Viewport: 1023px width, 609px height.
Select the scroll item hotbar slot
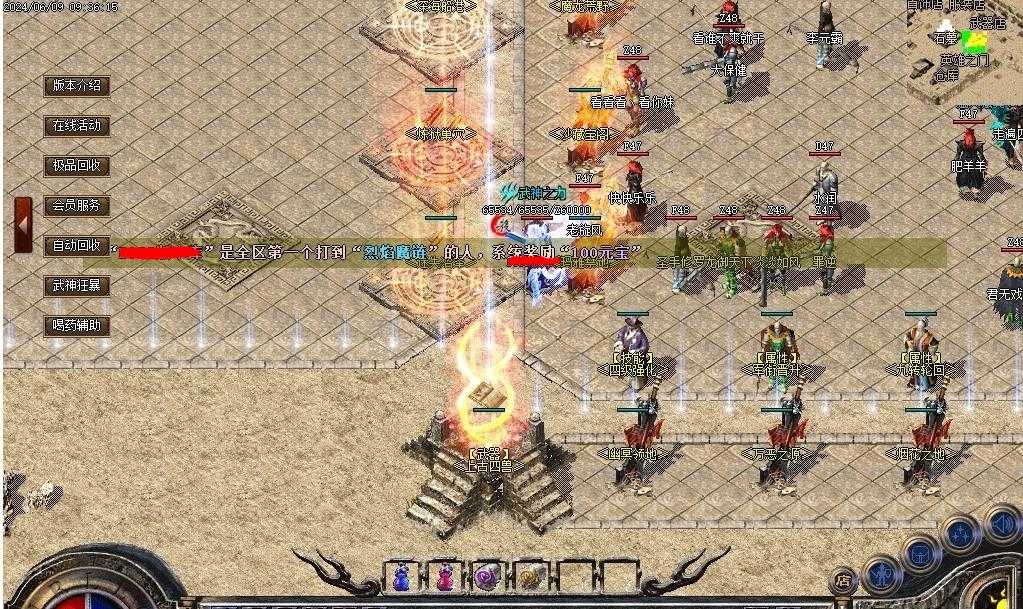pos(530,577)
